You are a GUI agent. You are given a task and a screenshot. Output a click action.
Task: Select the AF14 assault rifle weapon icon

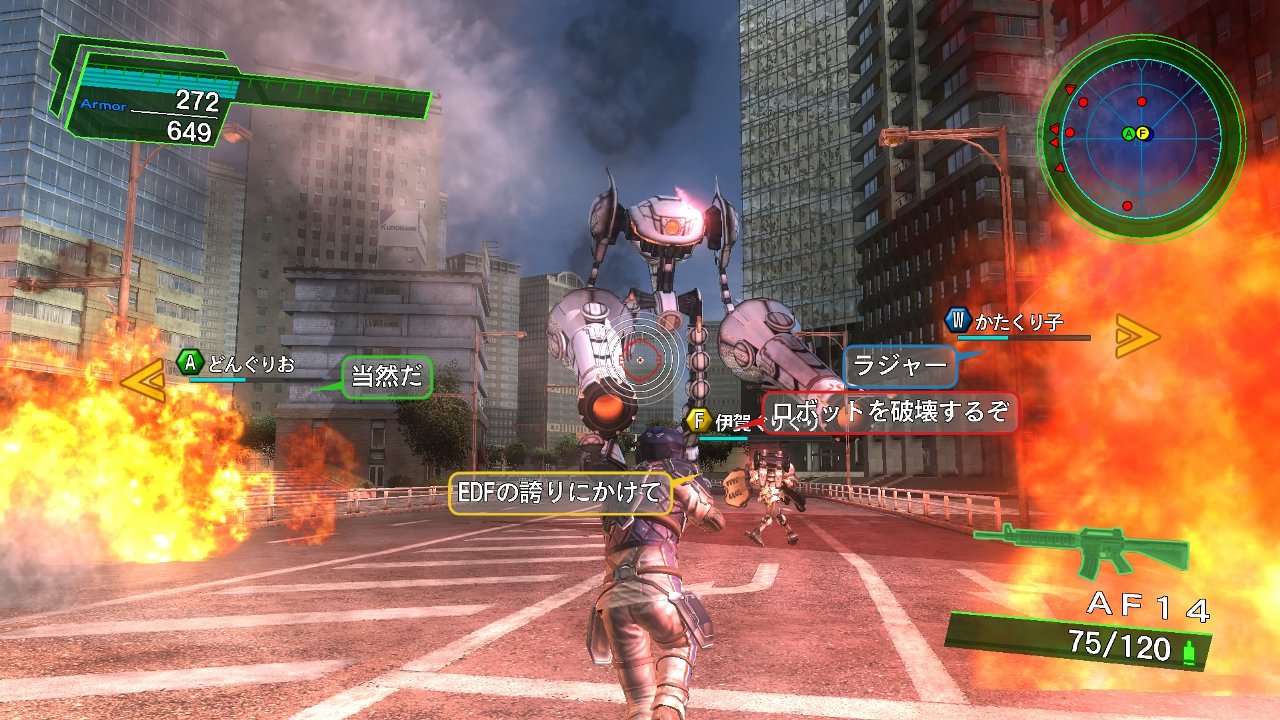1082,549
